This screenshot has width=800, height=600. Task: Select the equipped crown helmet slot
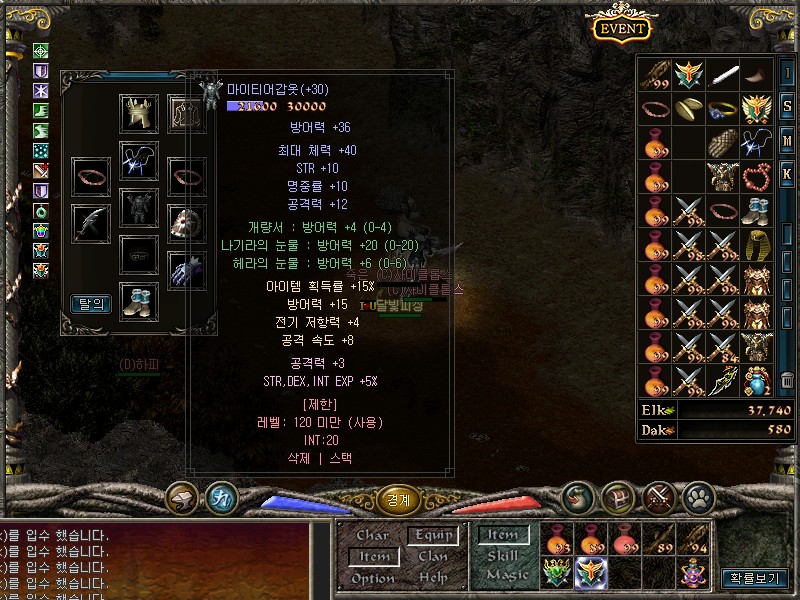point(138,114)
